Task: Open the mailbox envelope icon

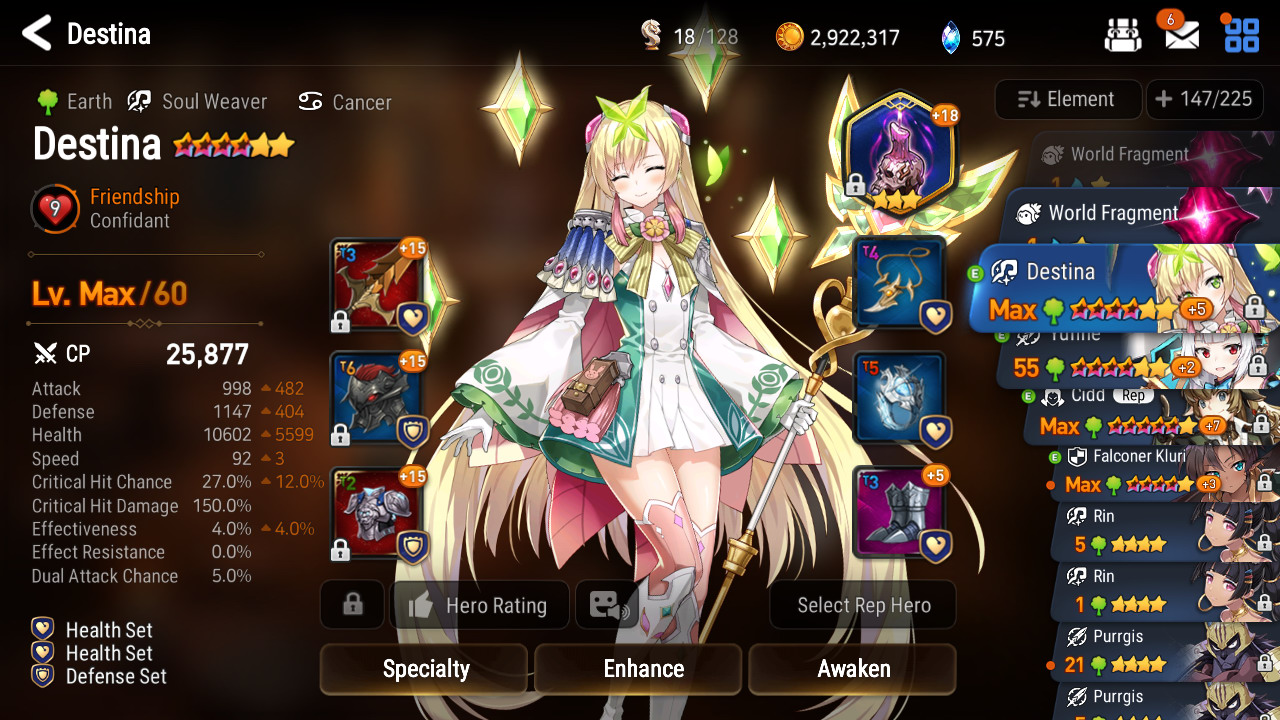Action: tap(1182, 36)
